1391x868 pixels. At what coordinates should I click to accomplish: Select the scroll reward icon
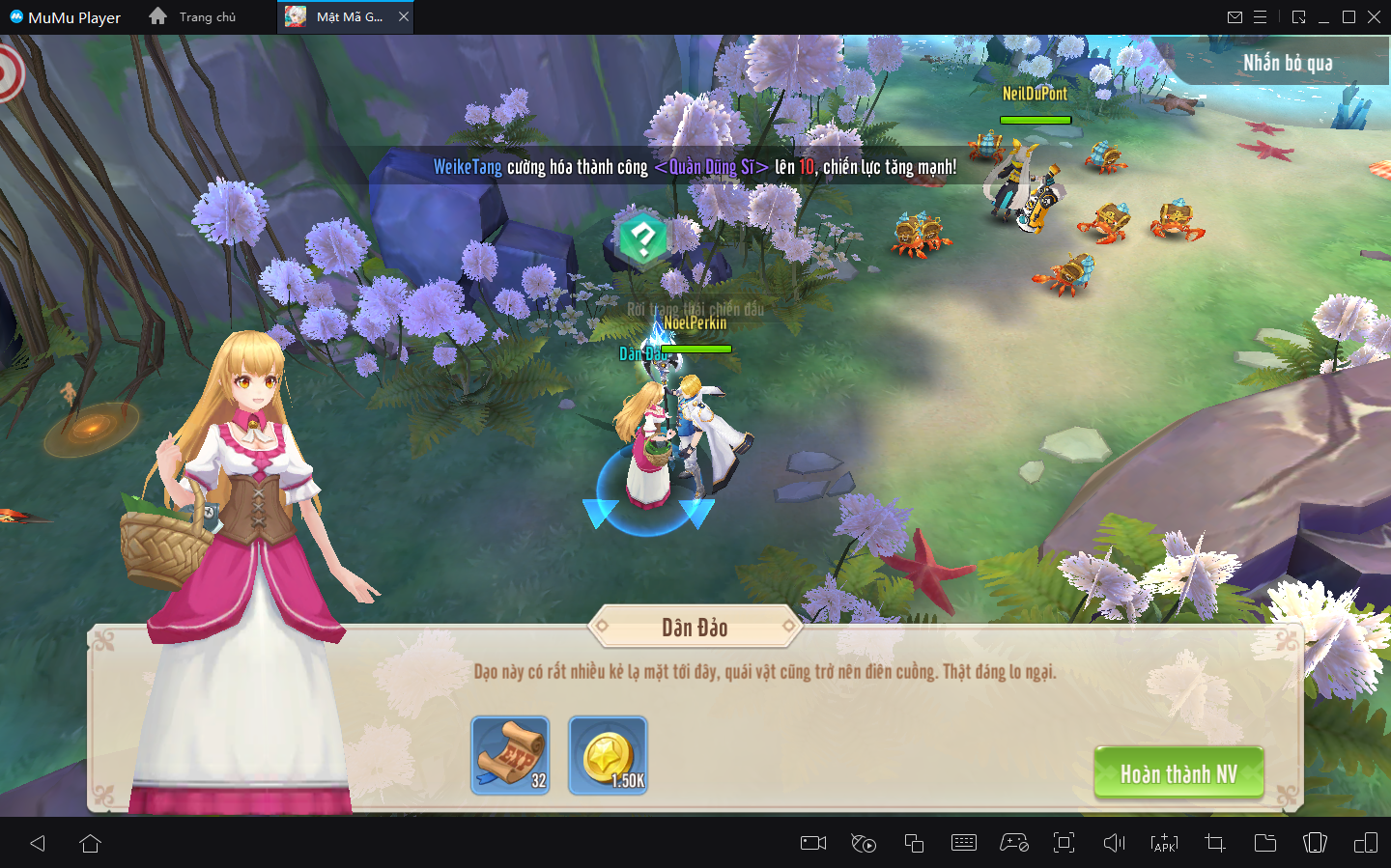pyautogui.click(x=510, y=756)
